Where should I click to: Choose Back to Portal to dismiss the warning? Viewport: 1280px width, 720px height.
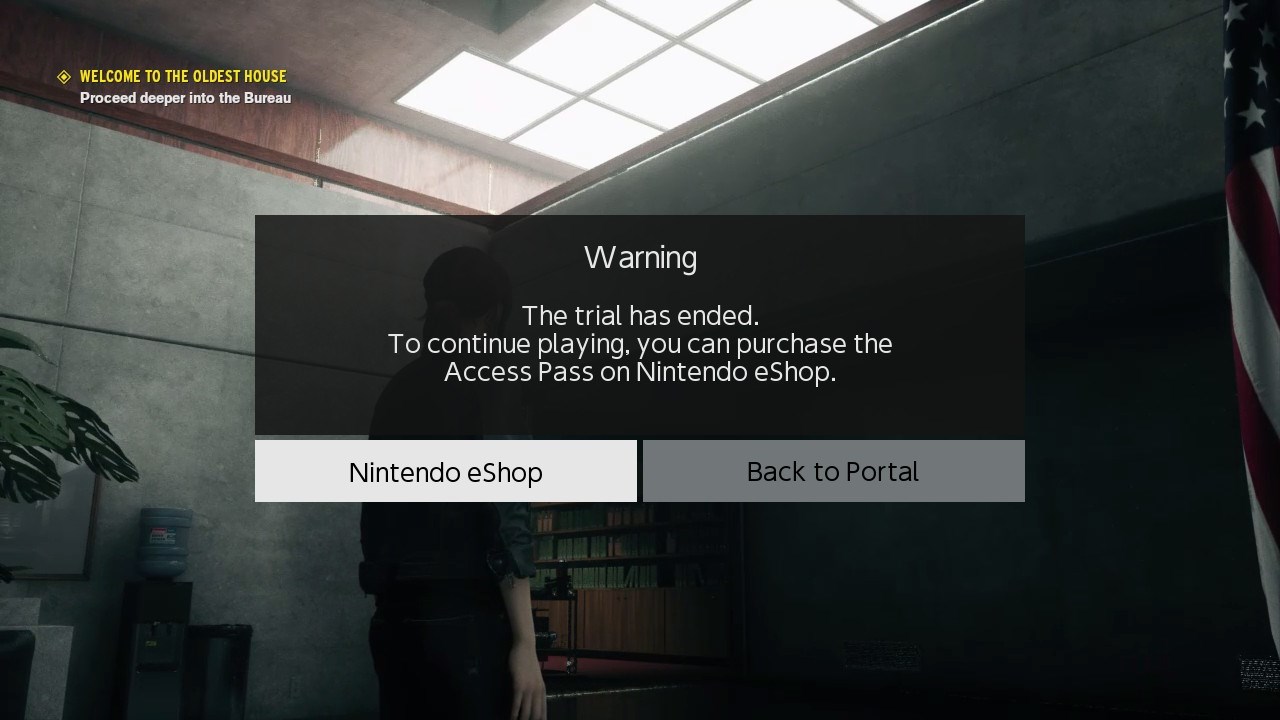coord(833,471)
